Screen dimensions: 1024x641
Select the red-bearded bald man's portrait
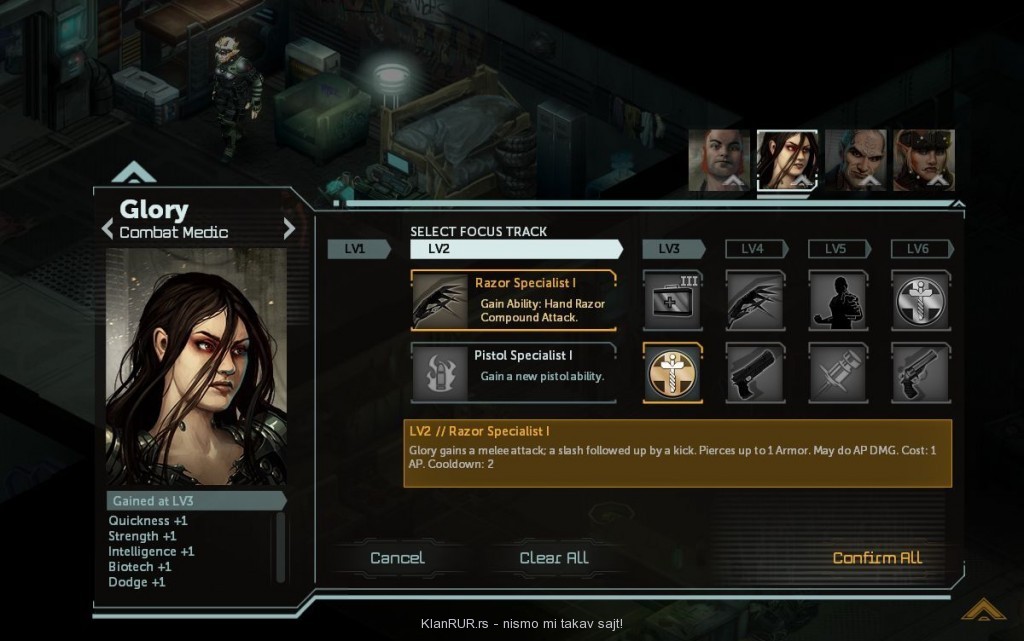pos(718,159)
